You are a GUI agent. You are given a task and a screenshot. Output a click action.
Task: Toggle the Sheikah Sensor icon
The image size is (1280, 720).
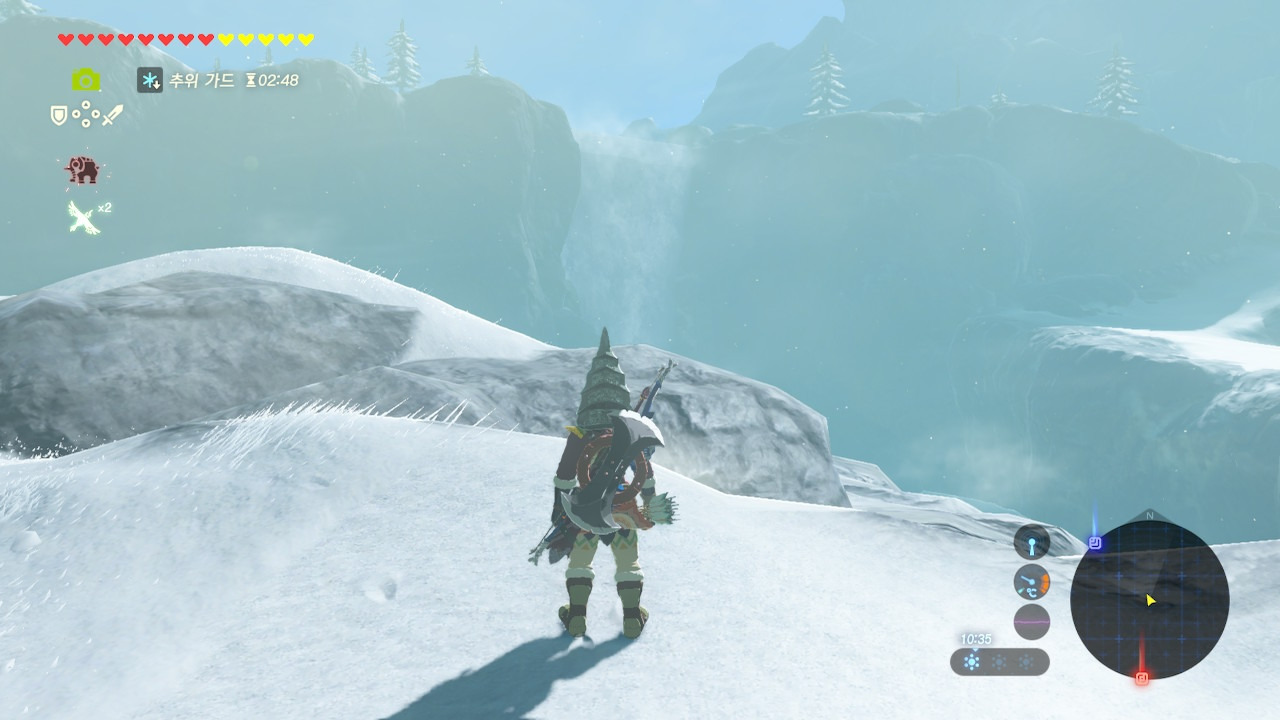click(x=1031, y=542)
